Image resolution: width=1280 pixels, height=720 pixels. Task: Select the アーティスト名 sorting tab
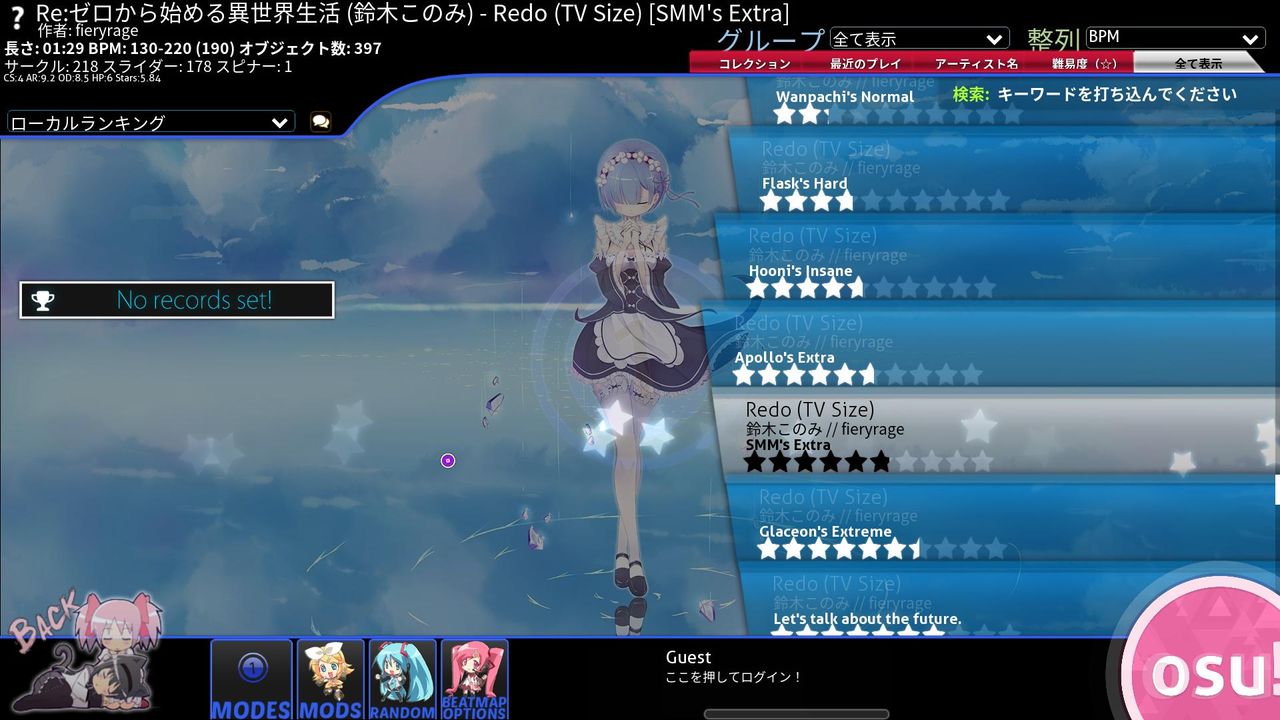pyautogui.click(x=977, y=62)
